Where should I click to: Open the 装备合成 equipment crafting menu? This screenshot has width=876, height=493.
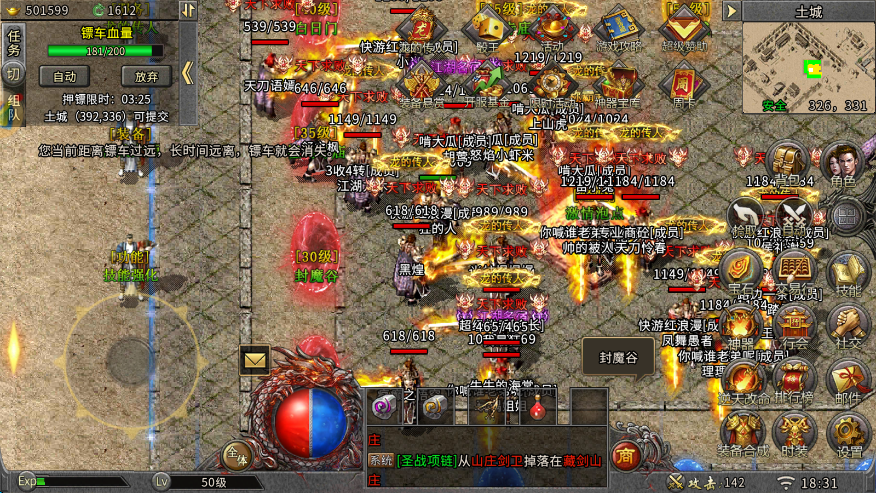click(x=742, y=434)
